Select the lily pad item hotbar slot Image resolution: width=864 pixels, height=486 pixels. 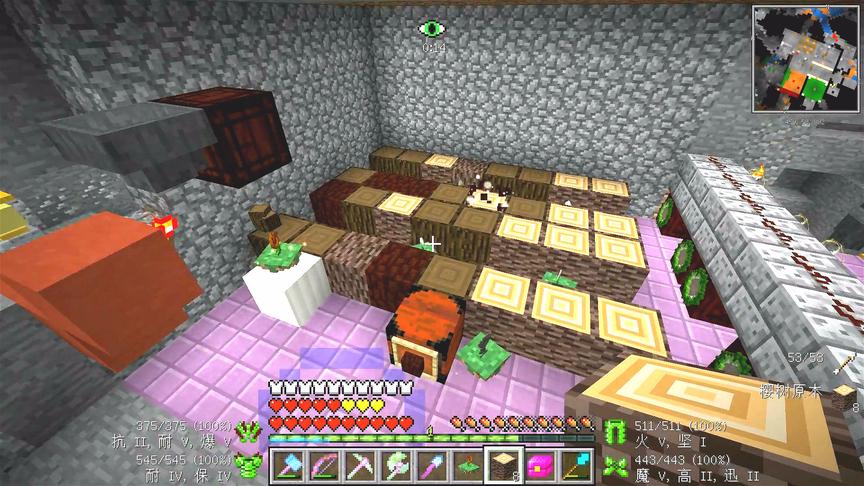pyautogui.click(x=467, y=464)
